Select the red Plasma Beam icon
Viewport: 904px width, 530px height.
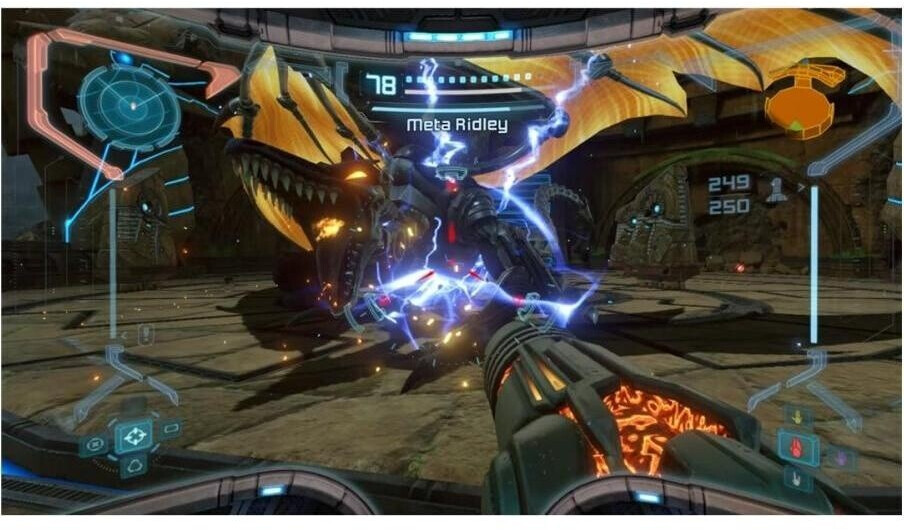pos(798,448)
